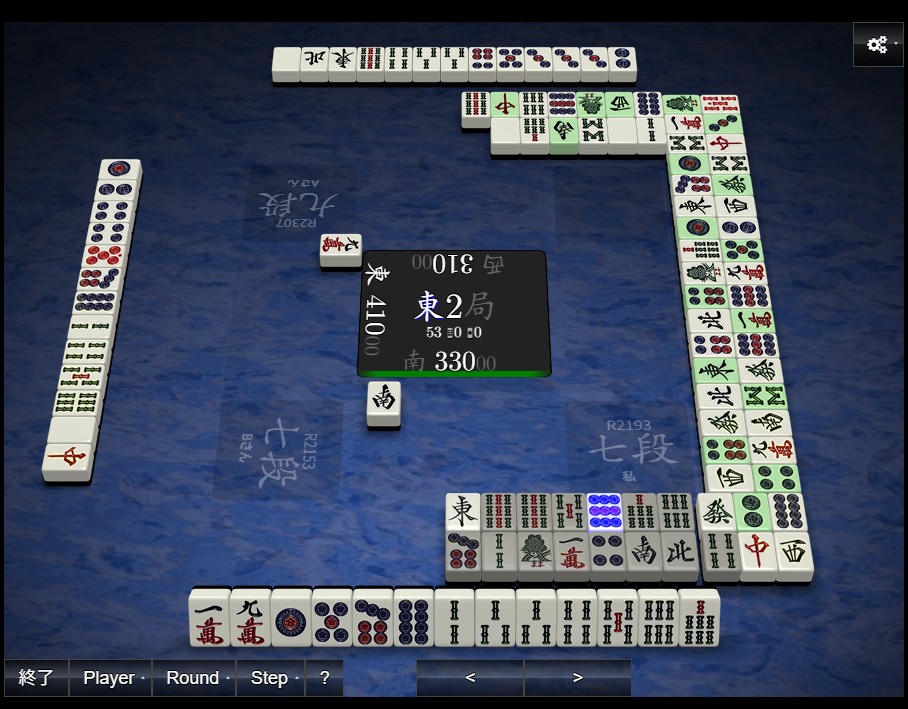Select the two-bamboo tile in hand

(x=454, y=618)
